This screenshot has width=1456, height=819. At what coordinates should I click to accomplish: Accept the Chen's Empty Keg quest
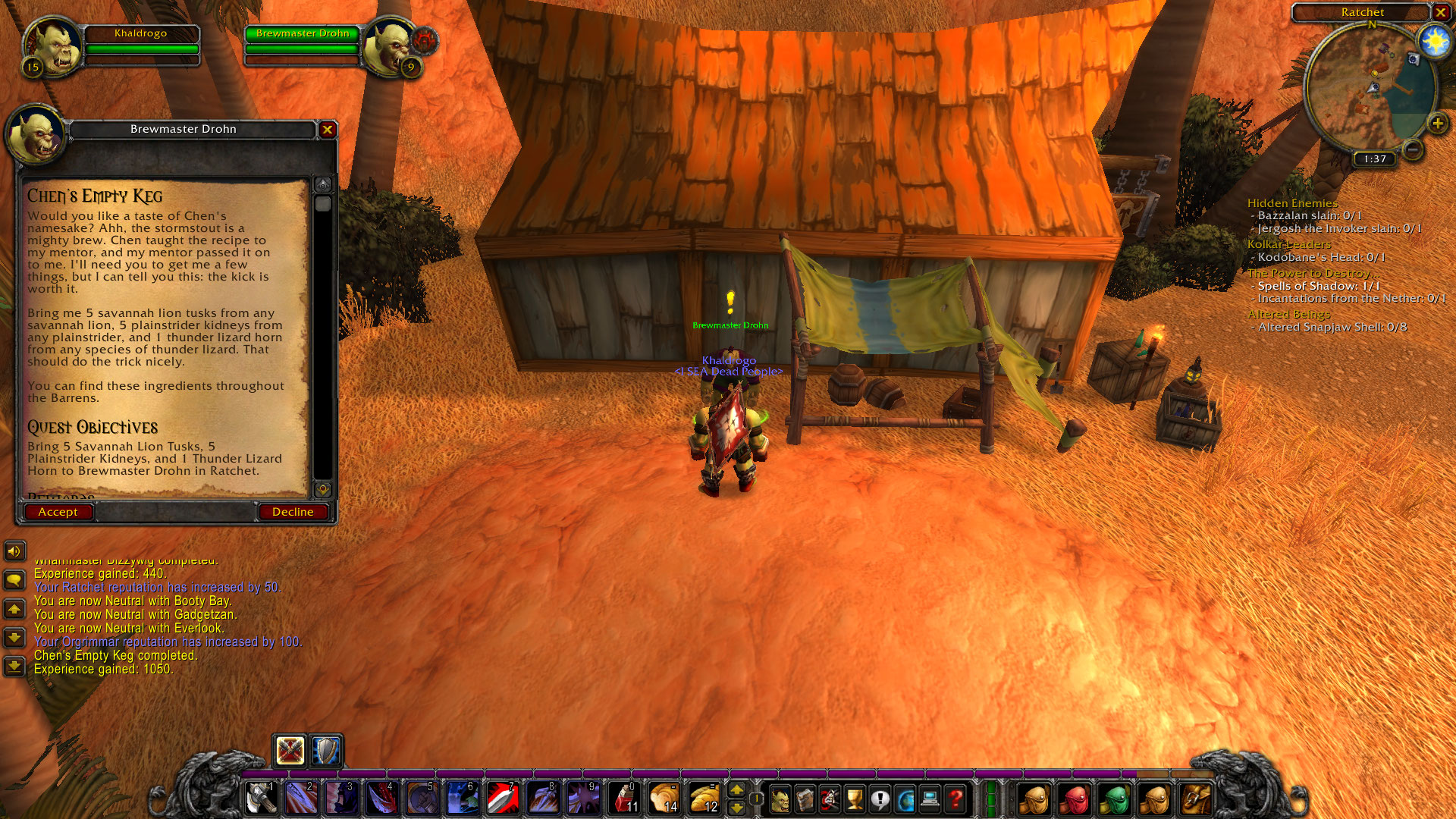tap(58, 512)
